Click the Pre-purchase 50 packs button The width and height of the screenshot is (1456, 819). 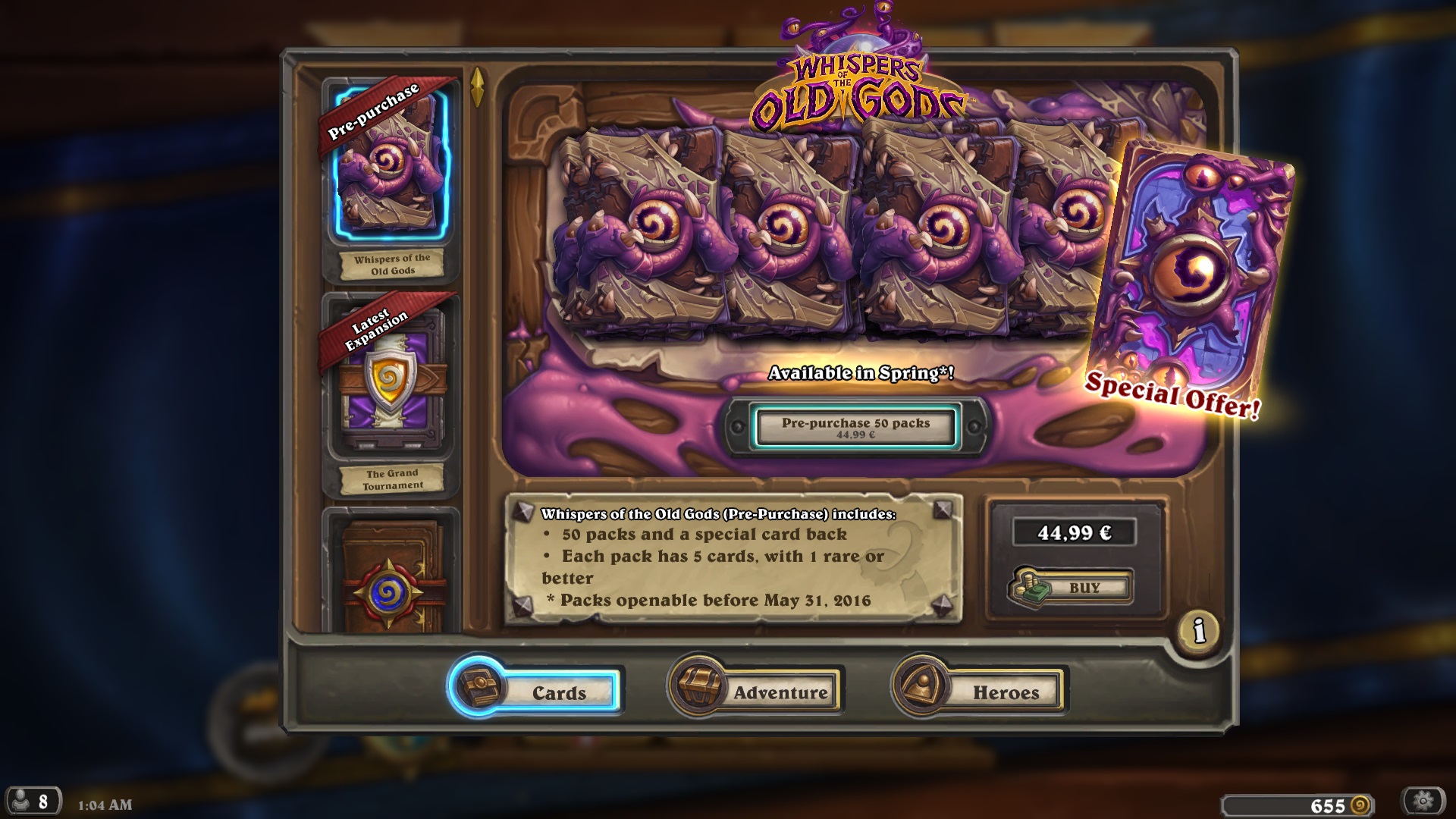pyautogui.click(x=855, y=427)
